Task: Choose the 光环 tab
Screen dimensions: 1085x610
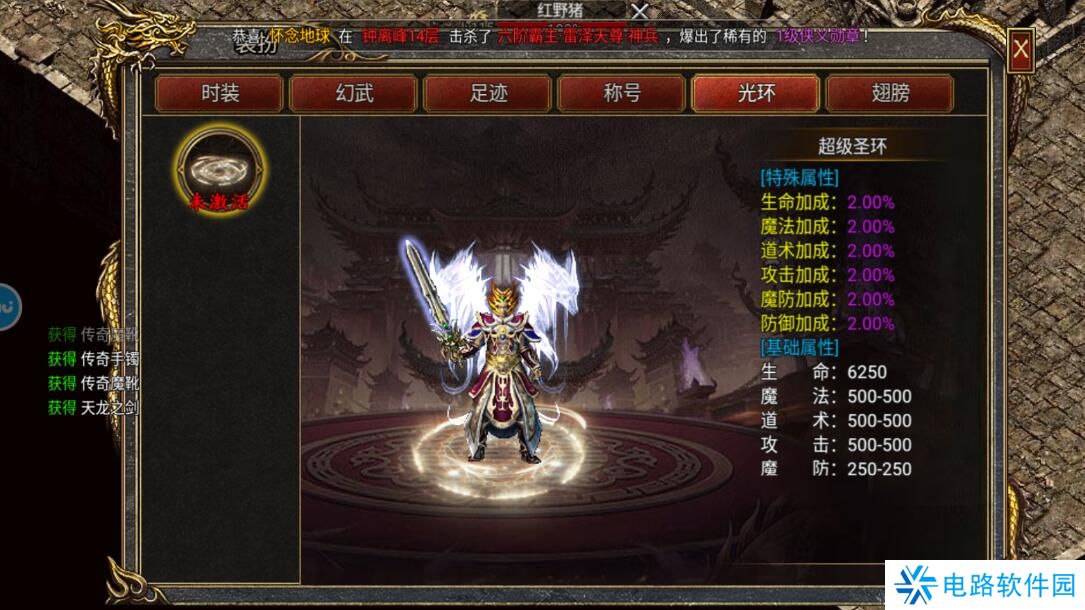Action: tap(756, 94)
